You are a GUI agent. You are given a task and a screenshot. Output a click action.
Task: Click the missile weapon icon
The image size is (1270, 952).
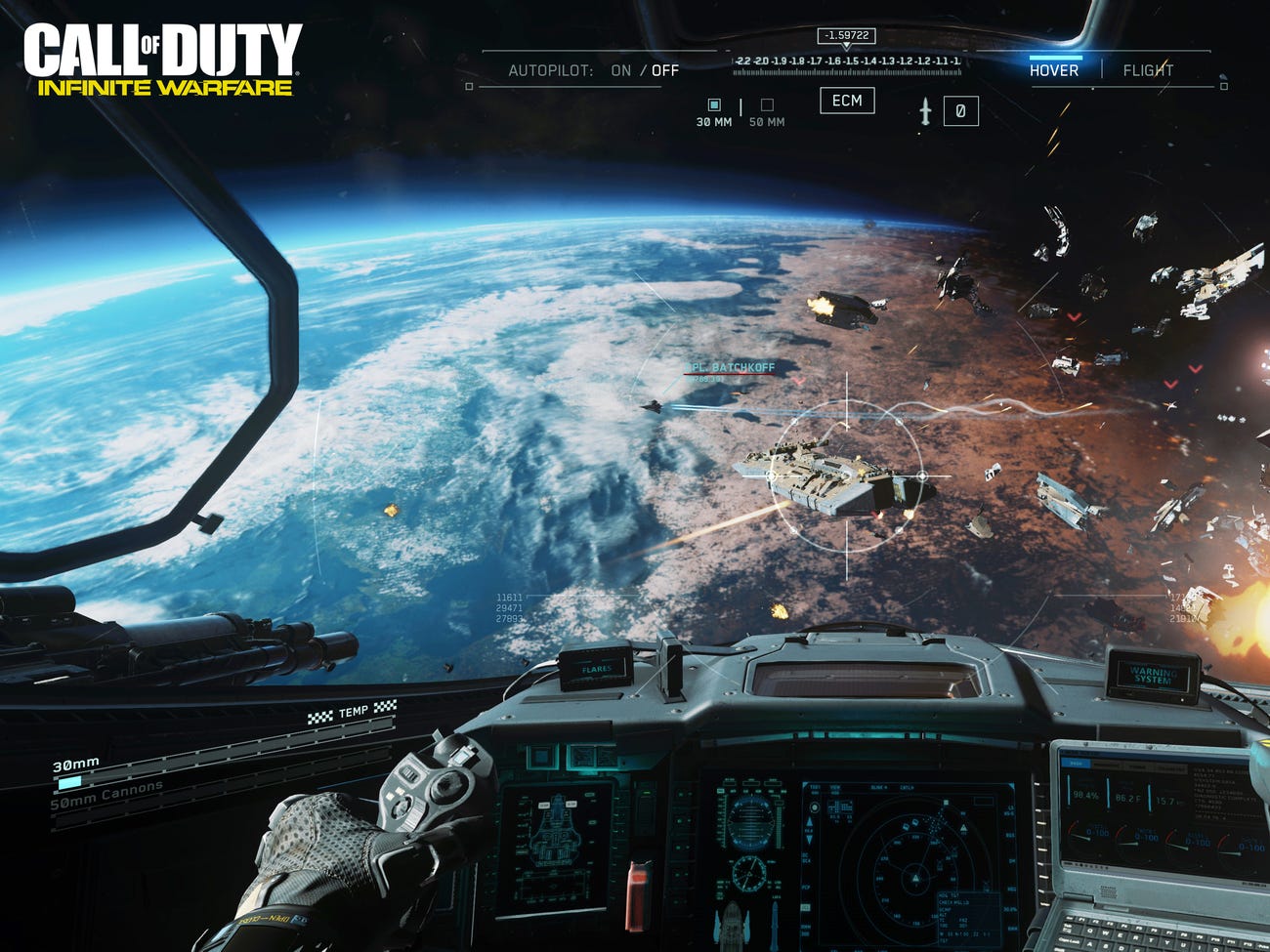[925, 112]
